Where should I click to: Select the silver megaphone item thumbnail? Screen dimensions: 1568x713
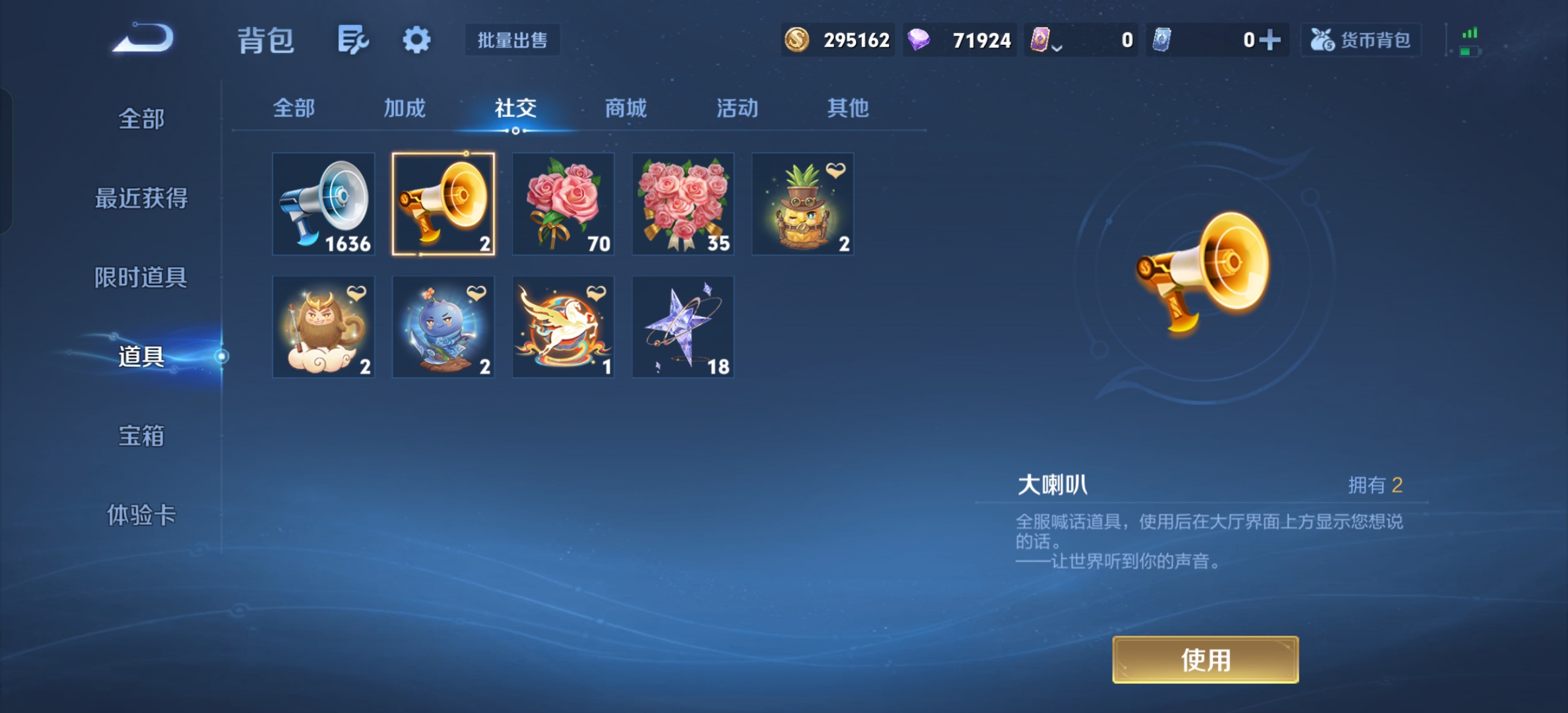tap(323, 204)
